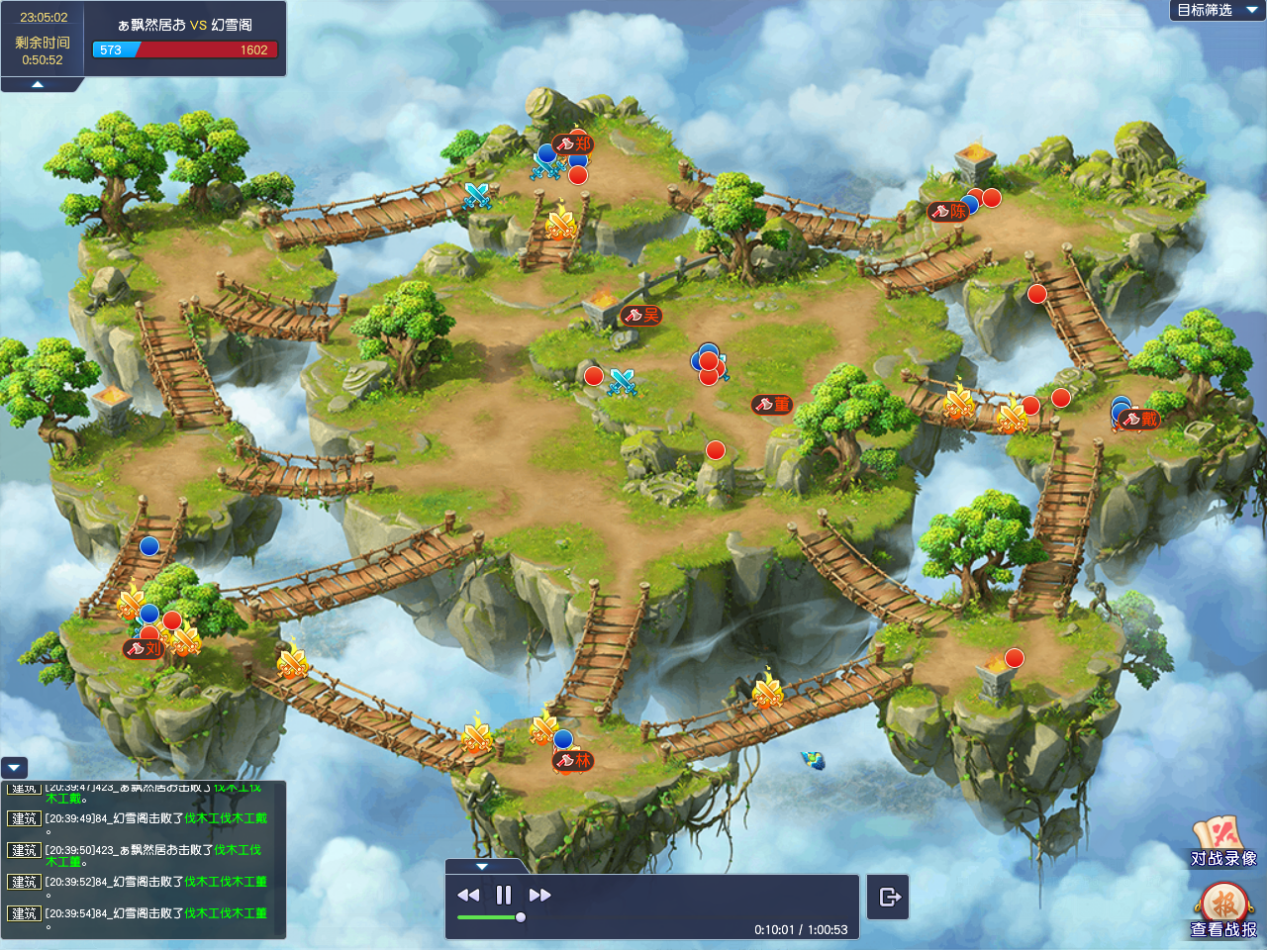
Task: Collapse the score panel with its up arrow
Action: (x=37, y=85)
